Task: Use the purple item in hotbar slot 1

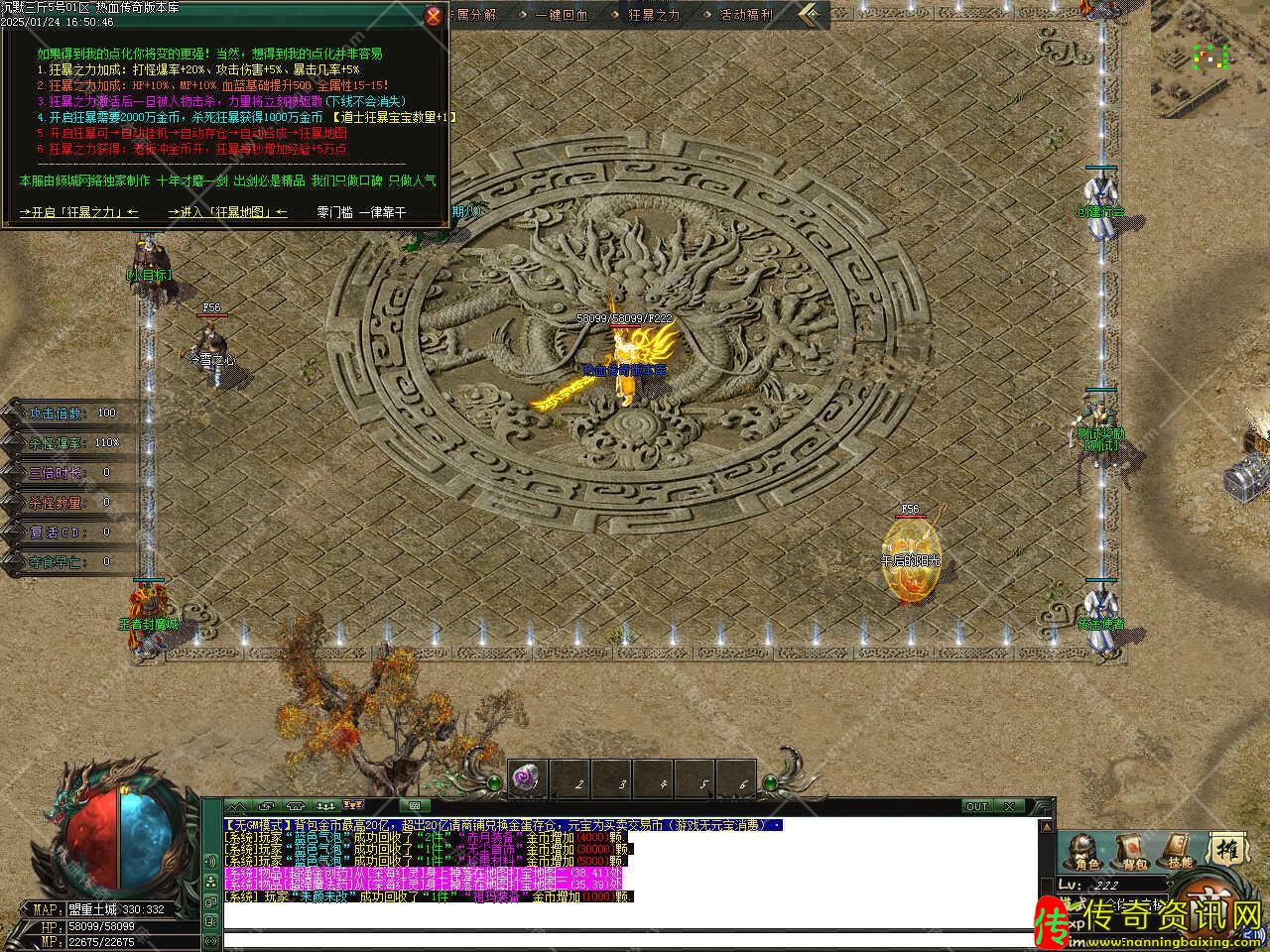Action: [527, 780]
